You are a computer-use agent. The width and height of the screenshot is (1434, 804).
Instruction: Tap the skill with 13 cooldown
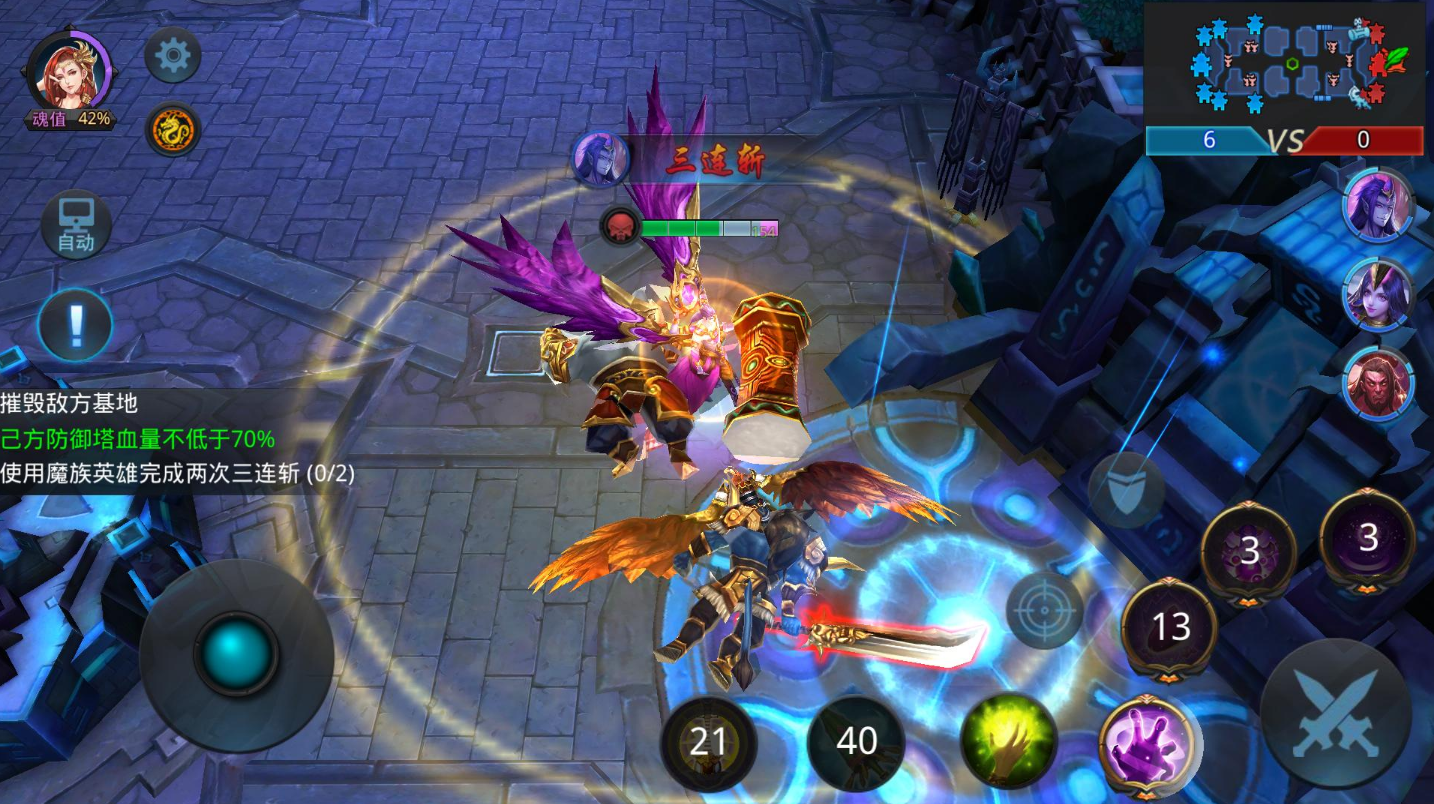(1170, 628)
